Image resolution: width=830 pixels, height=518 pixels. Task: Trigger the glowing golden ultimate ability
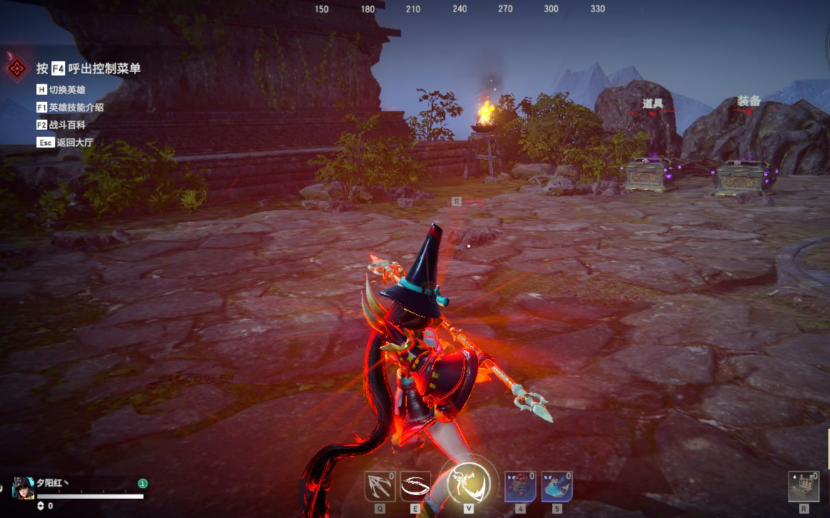click(465, 484)
